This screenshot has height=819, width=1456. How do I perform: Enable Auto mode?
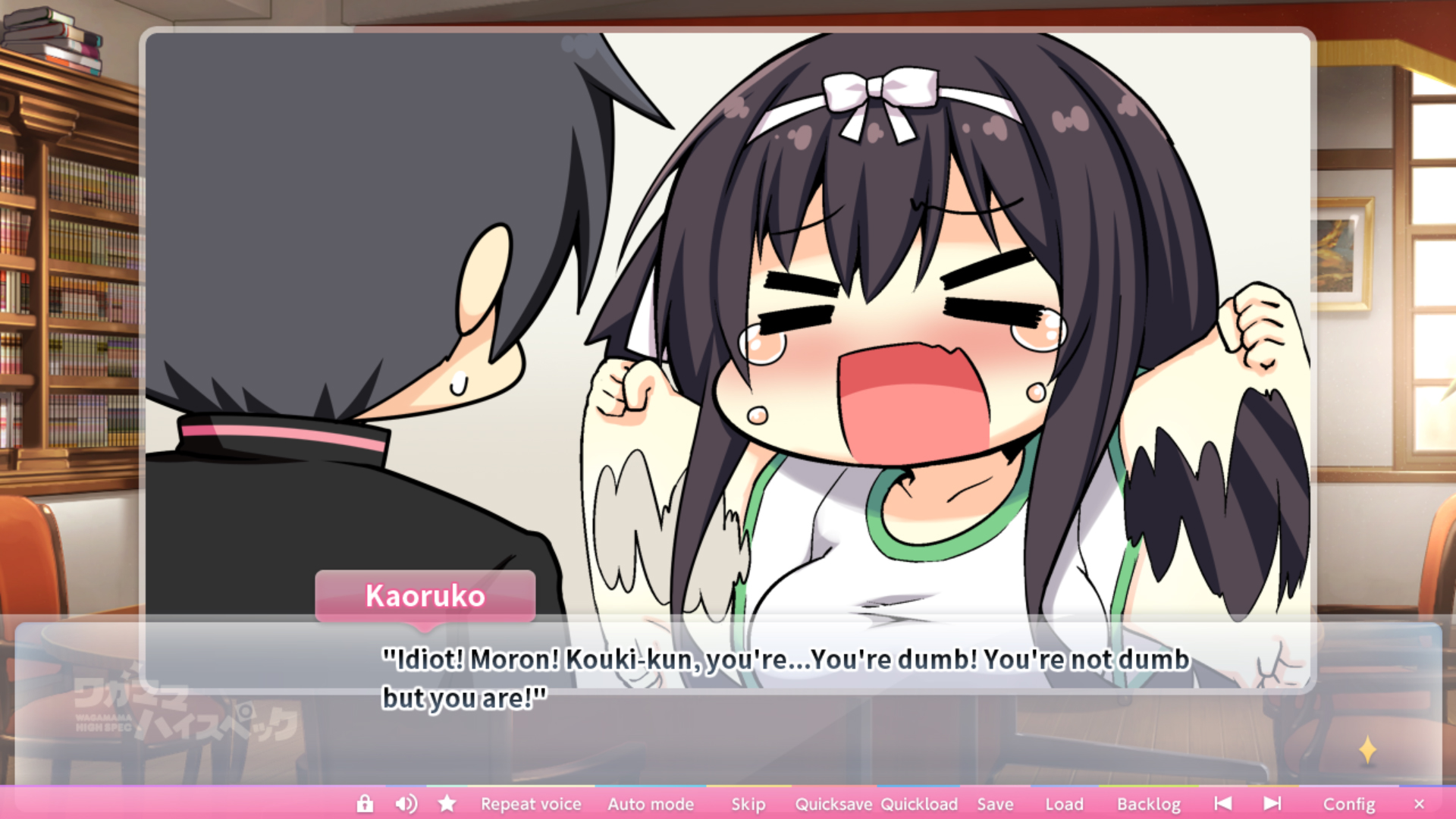click(x=651, y=804)
